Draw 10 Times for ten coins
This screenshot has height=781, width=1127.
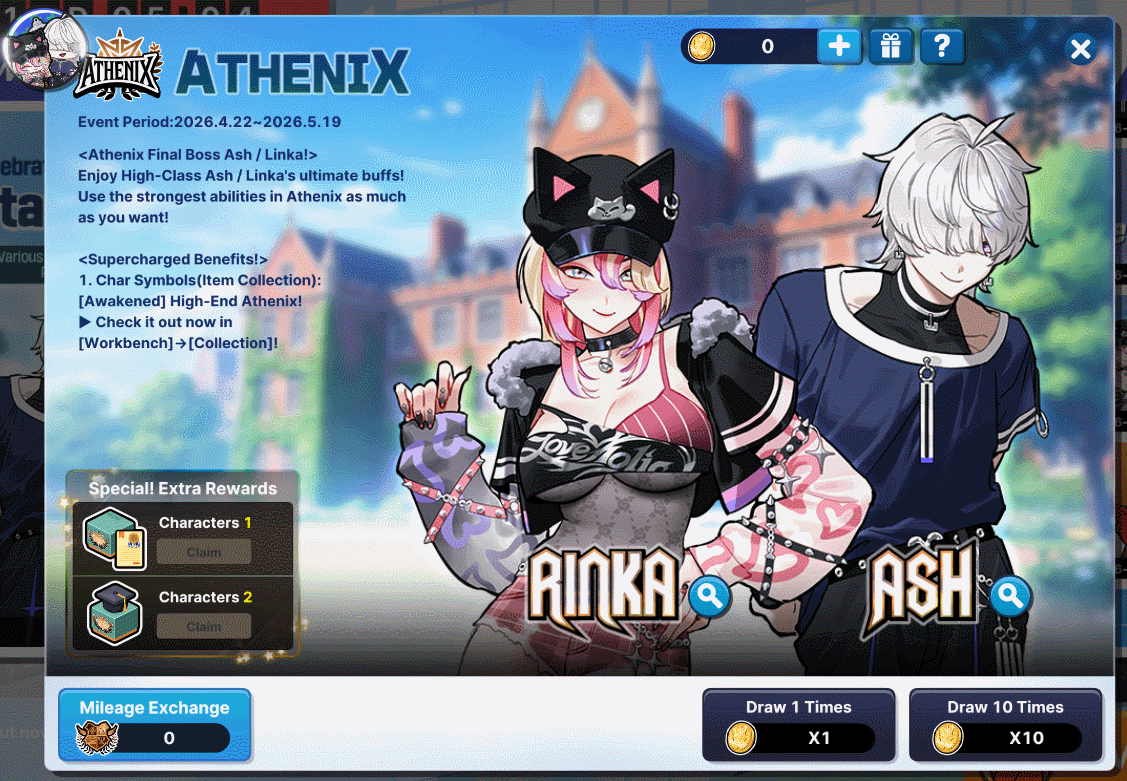(x=1005, y=724)
